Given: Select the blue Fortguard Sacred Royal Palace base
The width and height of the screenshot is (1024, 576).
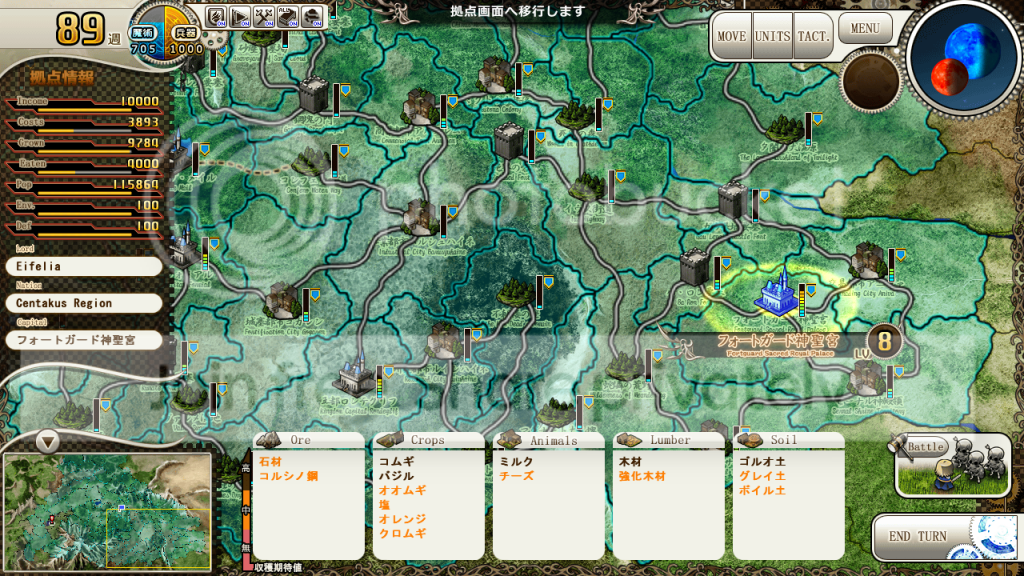Looking at the screenshot, I should (x=776, y=291).
